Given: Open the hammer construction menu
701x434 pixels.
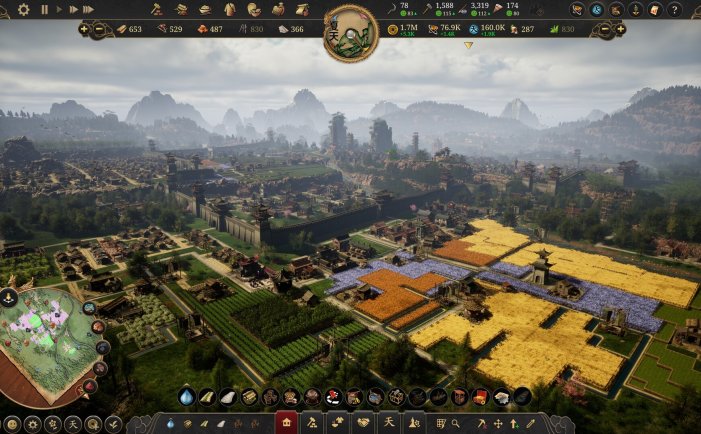Looking at the screenshot, I should click(157, 9).
